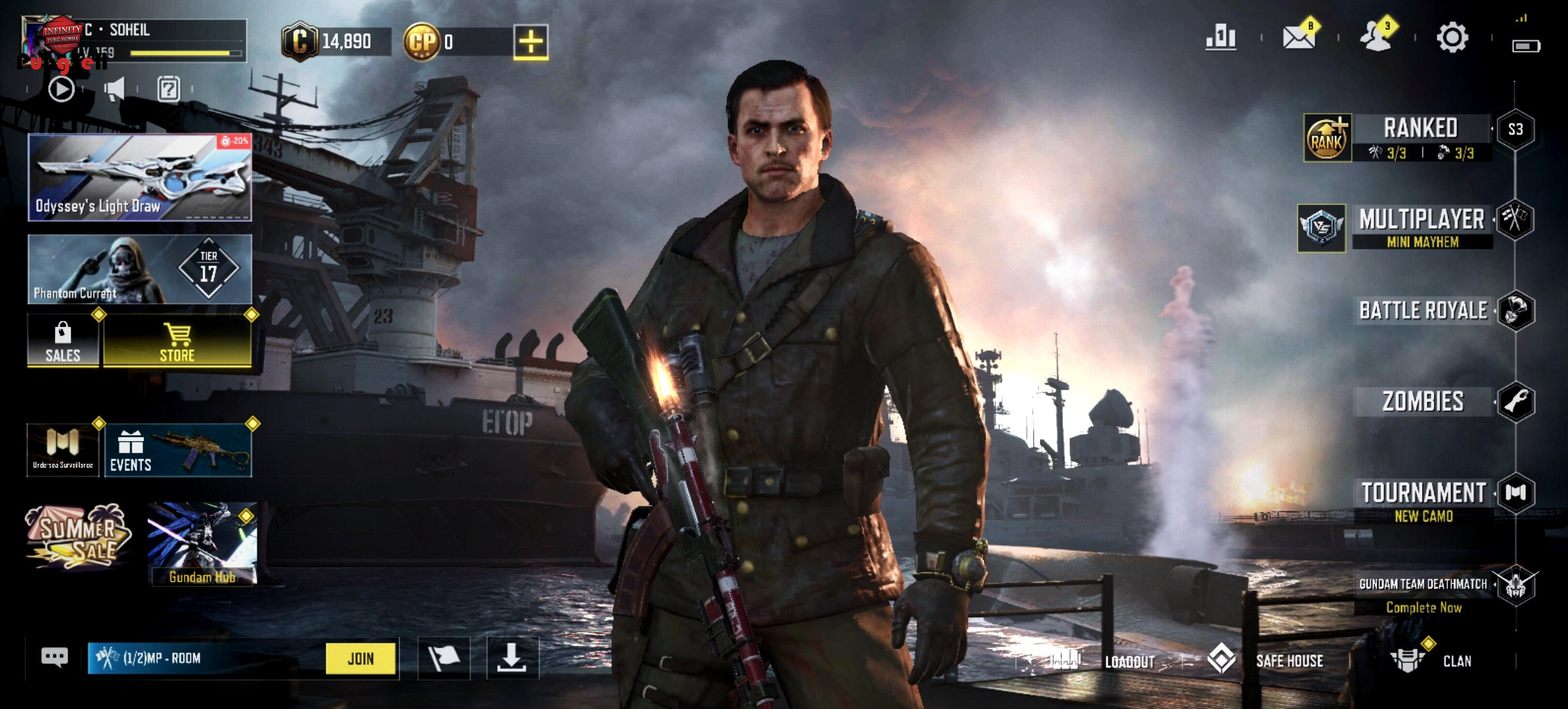This screenshot has width=1568, height=709.
Task: Select Multiplayer Mini Mayhem mode
Action: pos(1422,226)
